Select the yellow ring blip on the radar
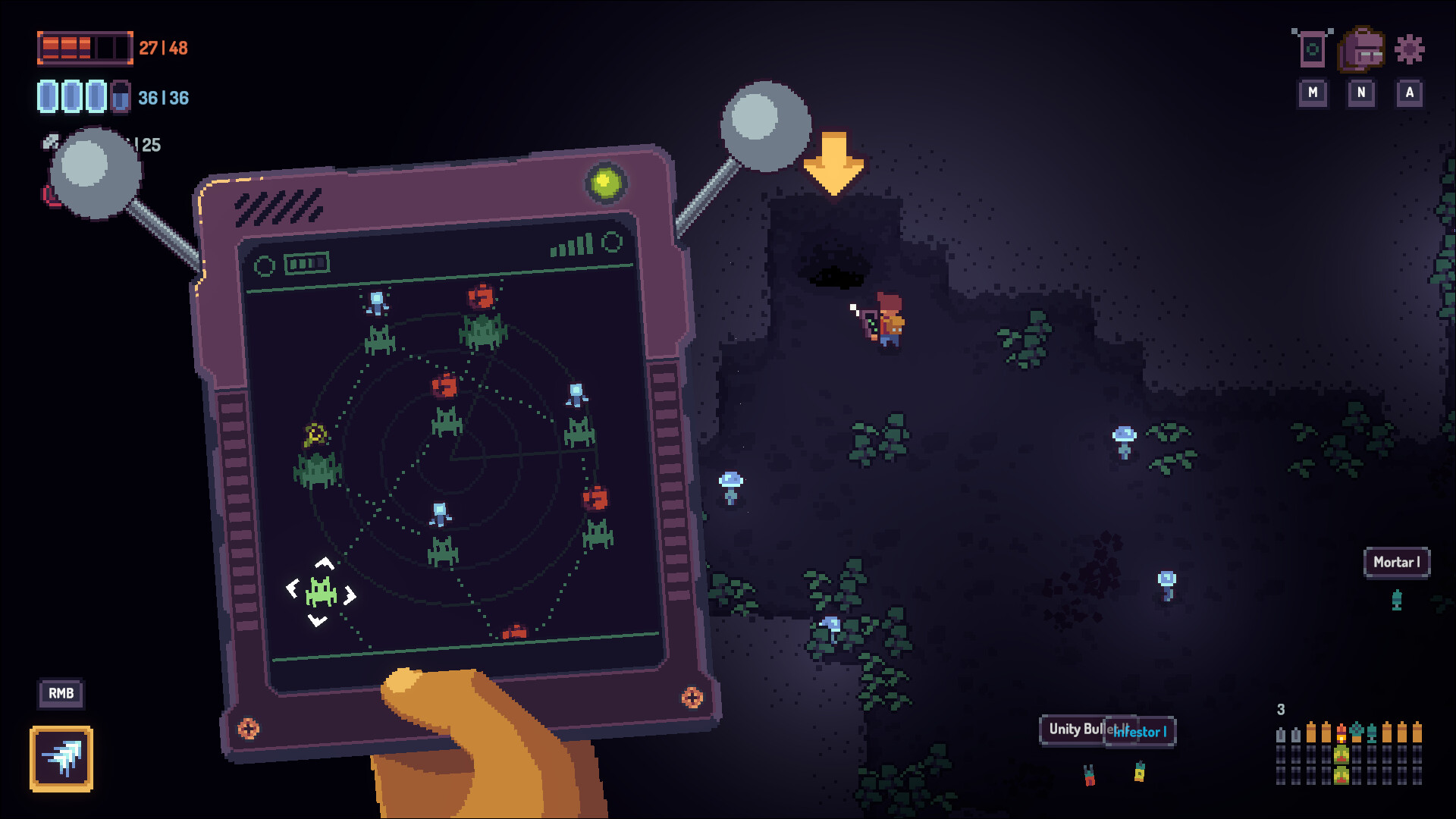Image resolution: width=1456 pixels, height=819 pixels. click(315, 435)
